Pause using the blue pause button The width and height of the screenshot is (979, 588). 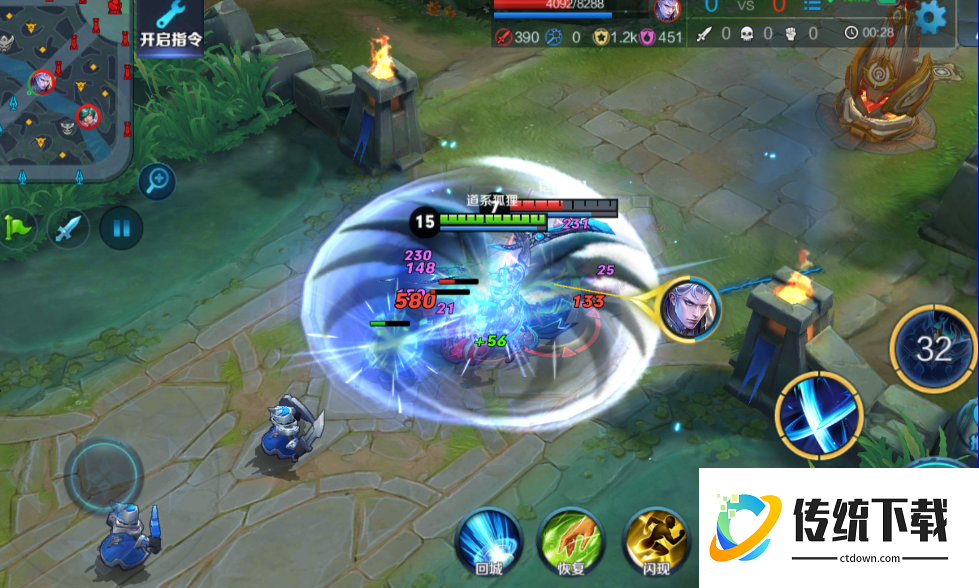pos(121,228)
